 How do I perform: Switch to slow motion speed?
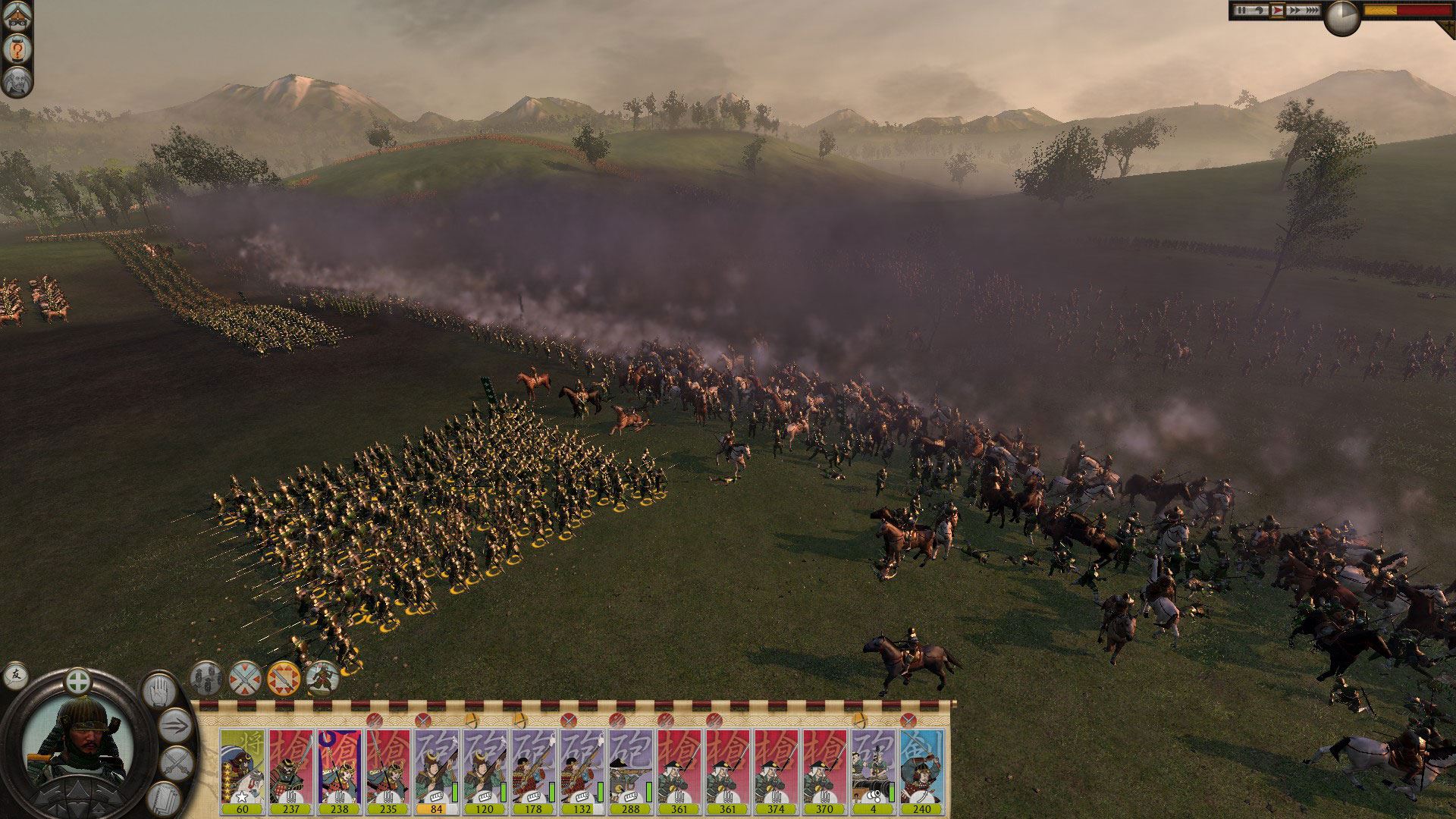[1259, 11]
